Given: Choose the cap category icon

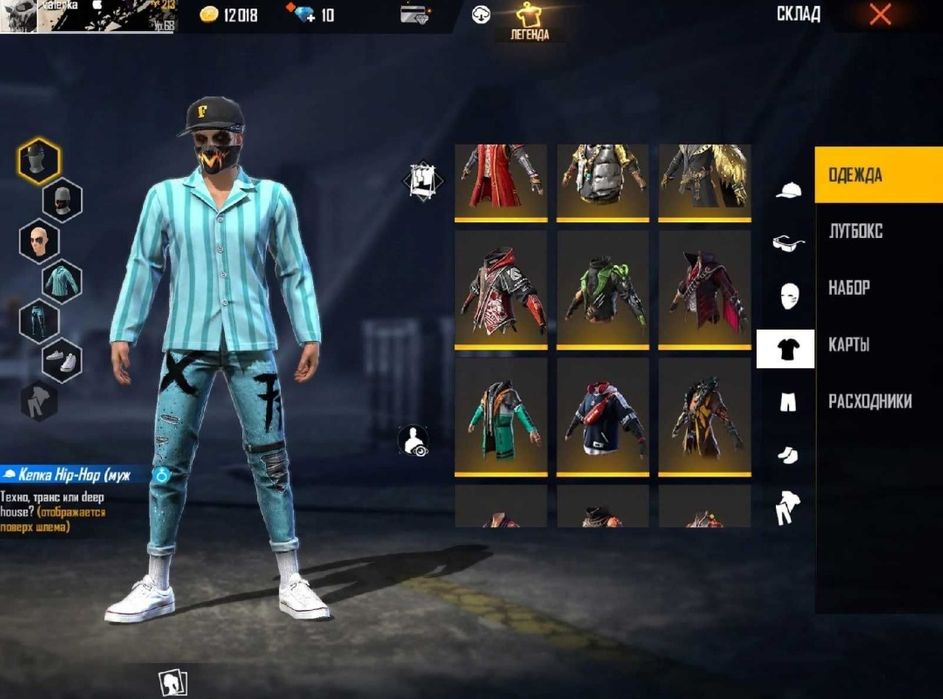Looking at the screenshot, I should pyautogui.click(x=789, y=190).
